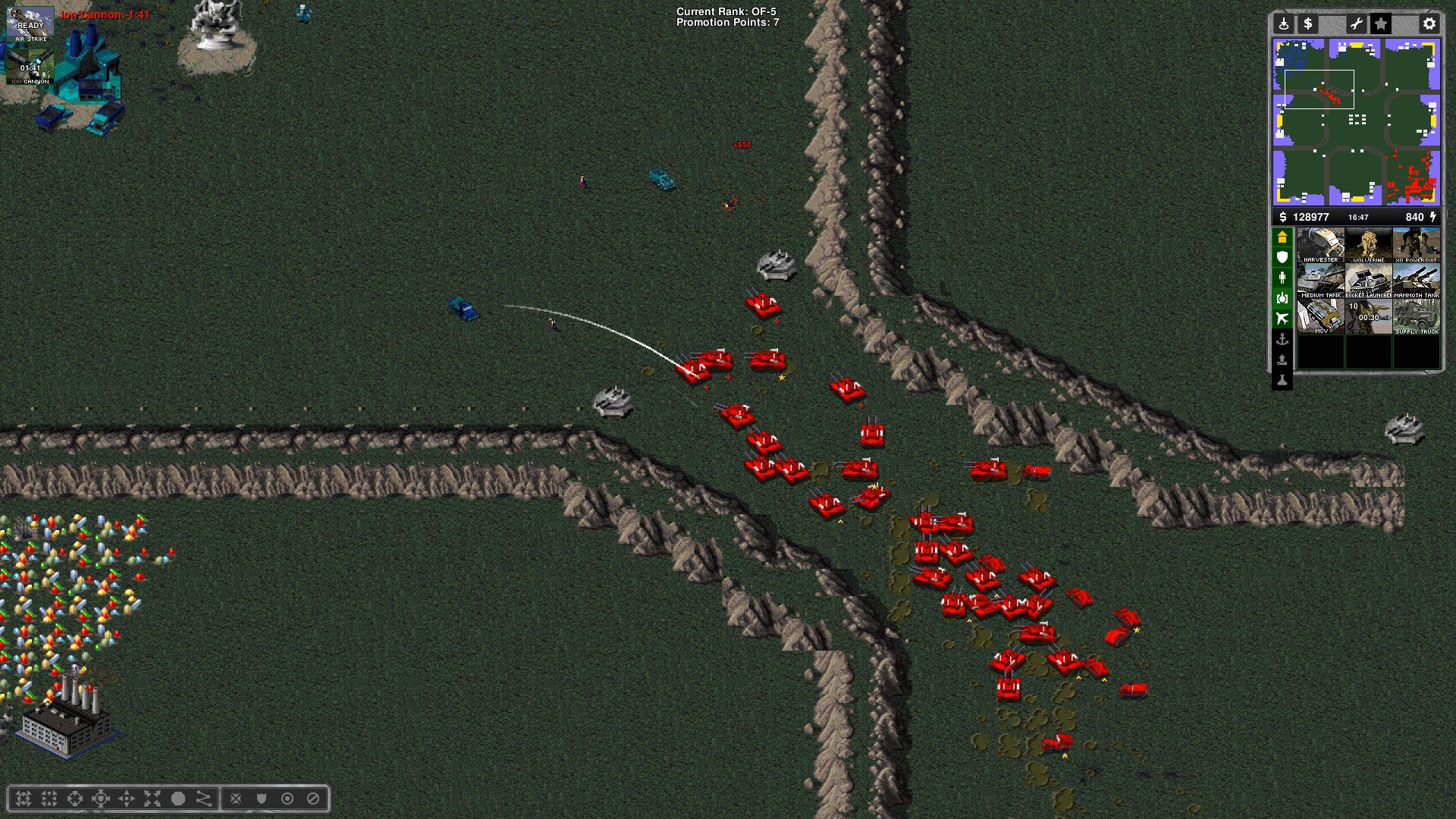Click the beacon button above the minimap
Screen dimensions: 1456x819
(x=1283, y=24)
